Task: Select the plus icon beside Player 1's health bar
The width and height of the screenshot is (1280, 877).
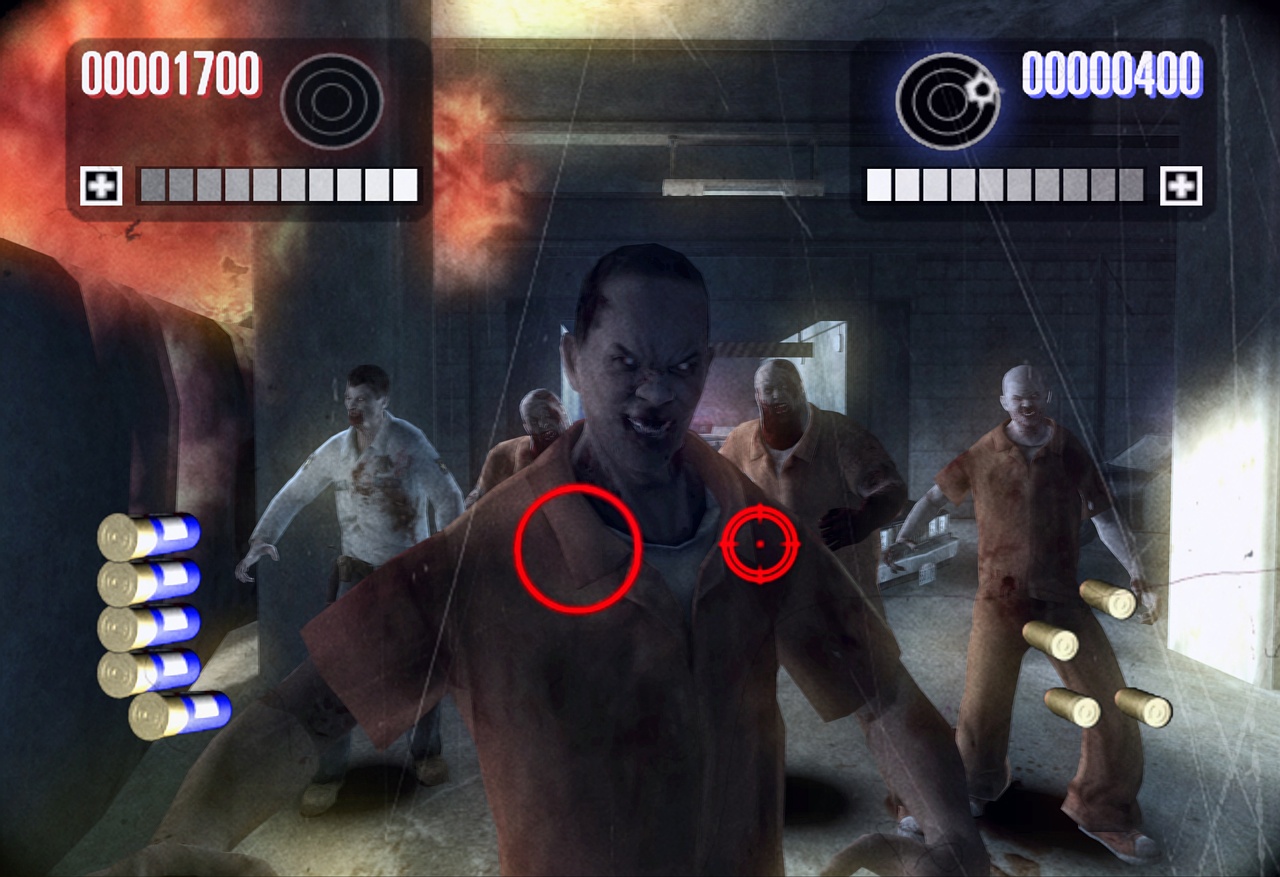Action: tap(101, 186)
